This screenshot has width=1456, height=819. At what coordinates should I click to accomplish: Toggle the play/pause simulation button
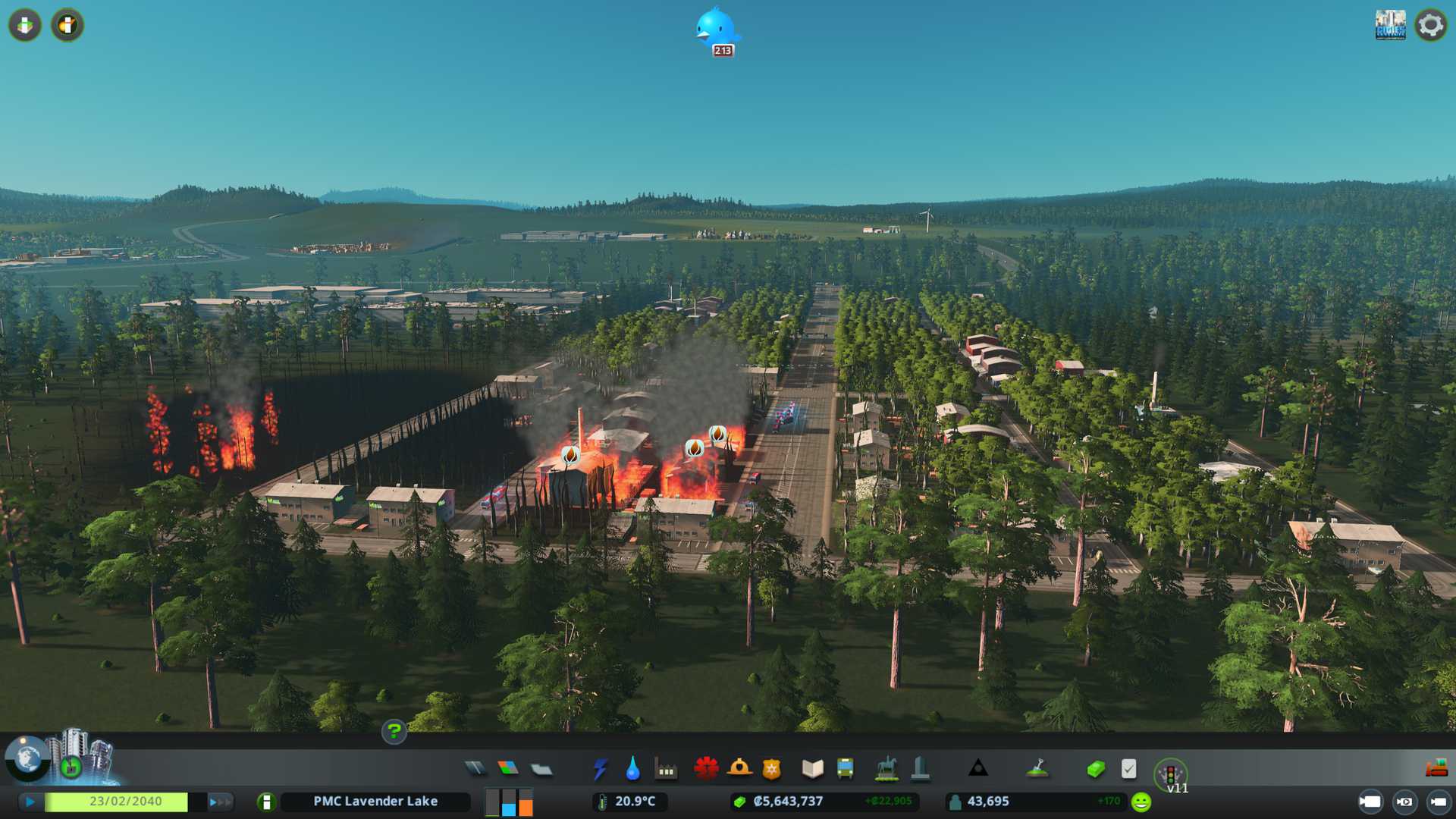coord(30,802)
